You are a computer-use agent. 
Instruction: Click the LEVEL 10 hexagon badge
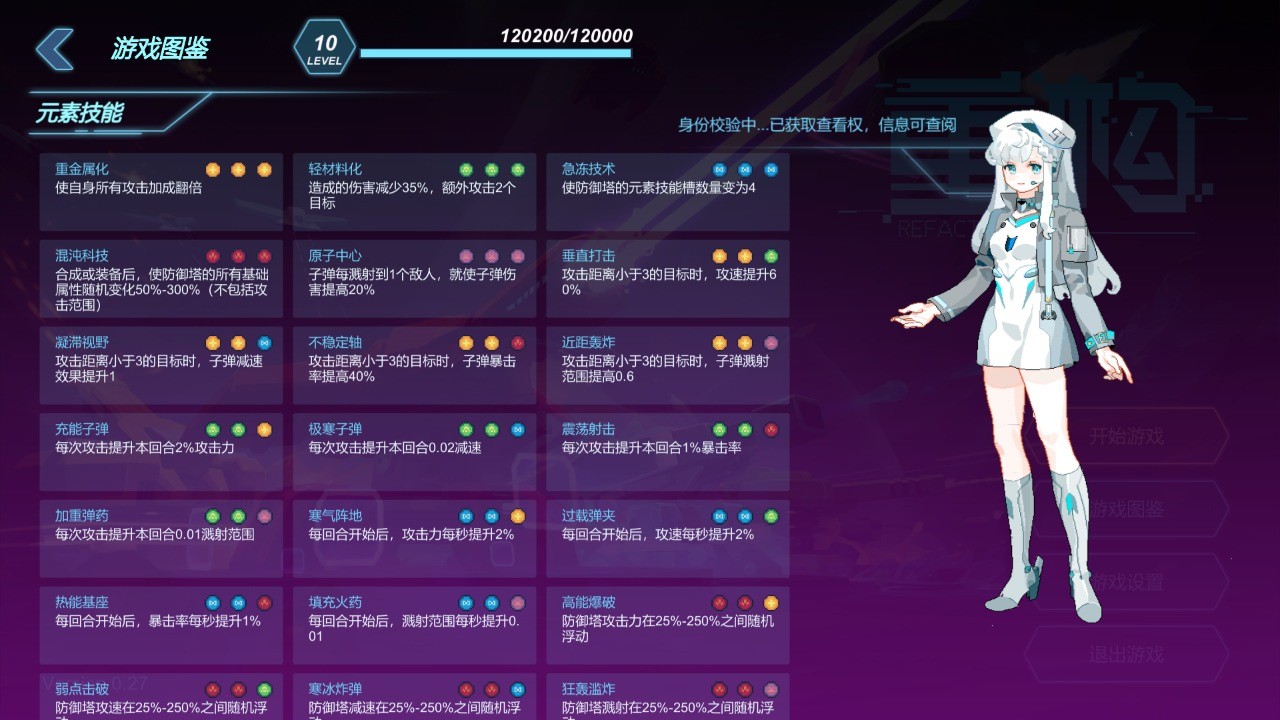[323, 44]
